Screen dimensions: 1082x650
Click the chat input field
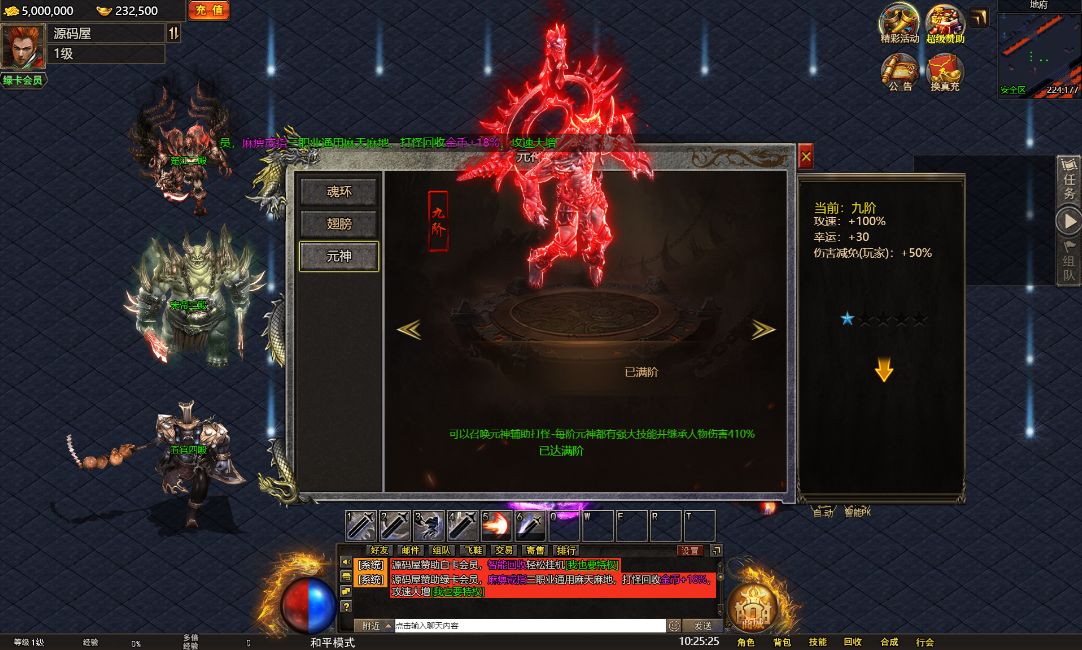(x=528, y=626)
